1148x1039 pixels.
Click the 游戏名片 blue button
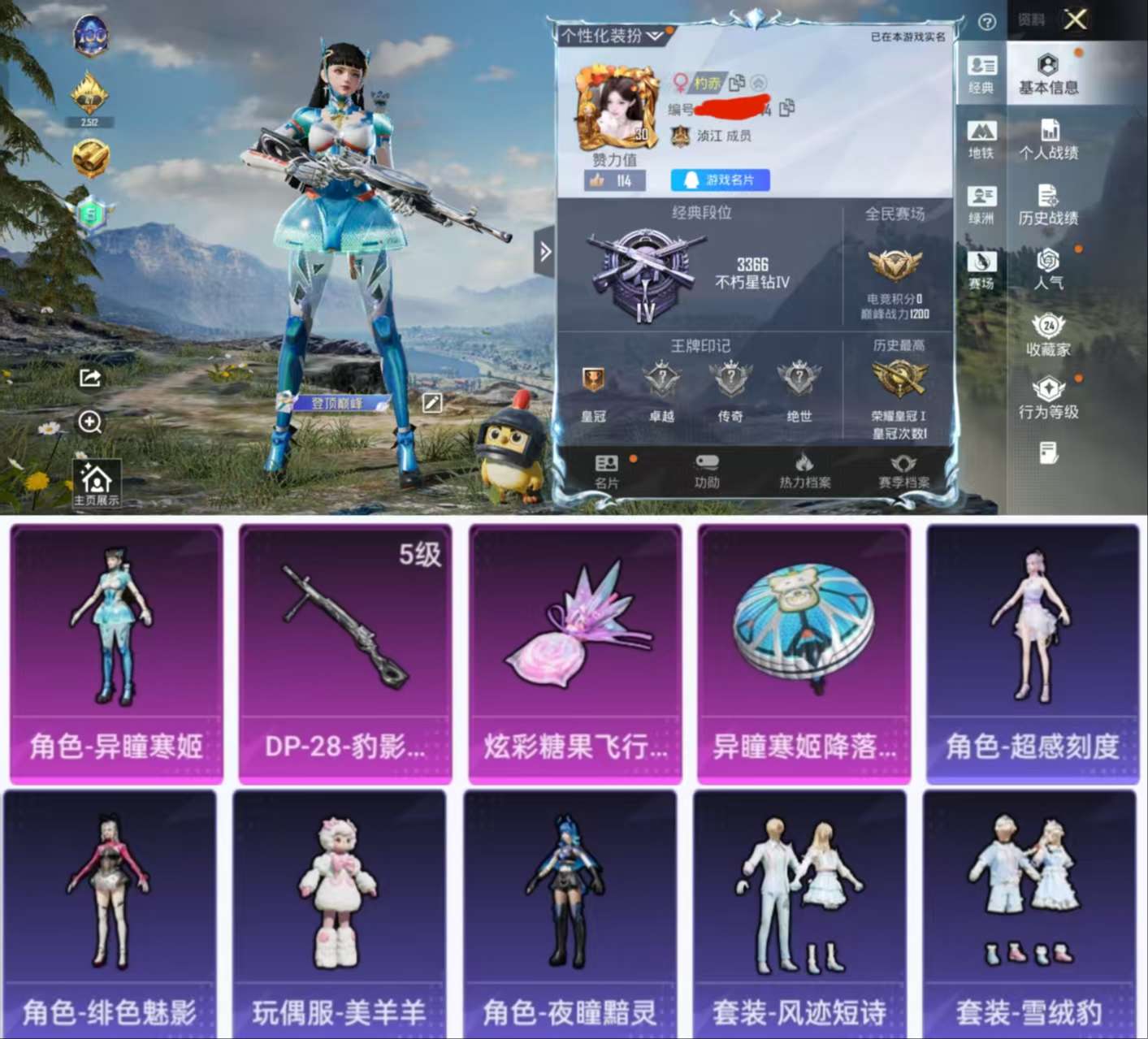click(719, 180)
